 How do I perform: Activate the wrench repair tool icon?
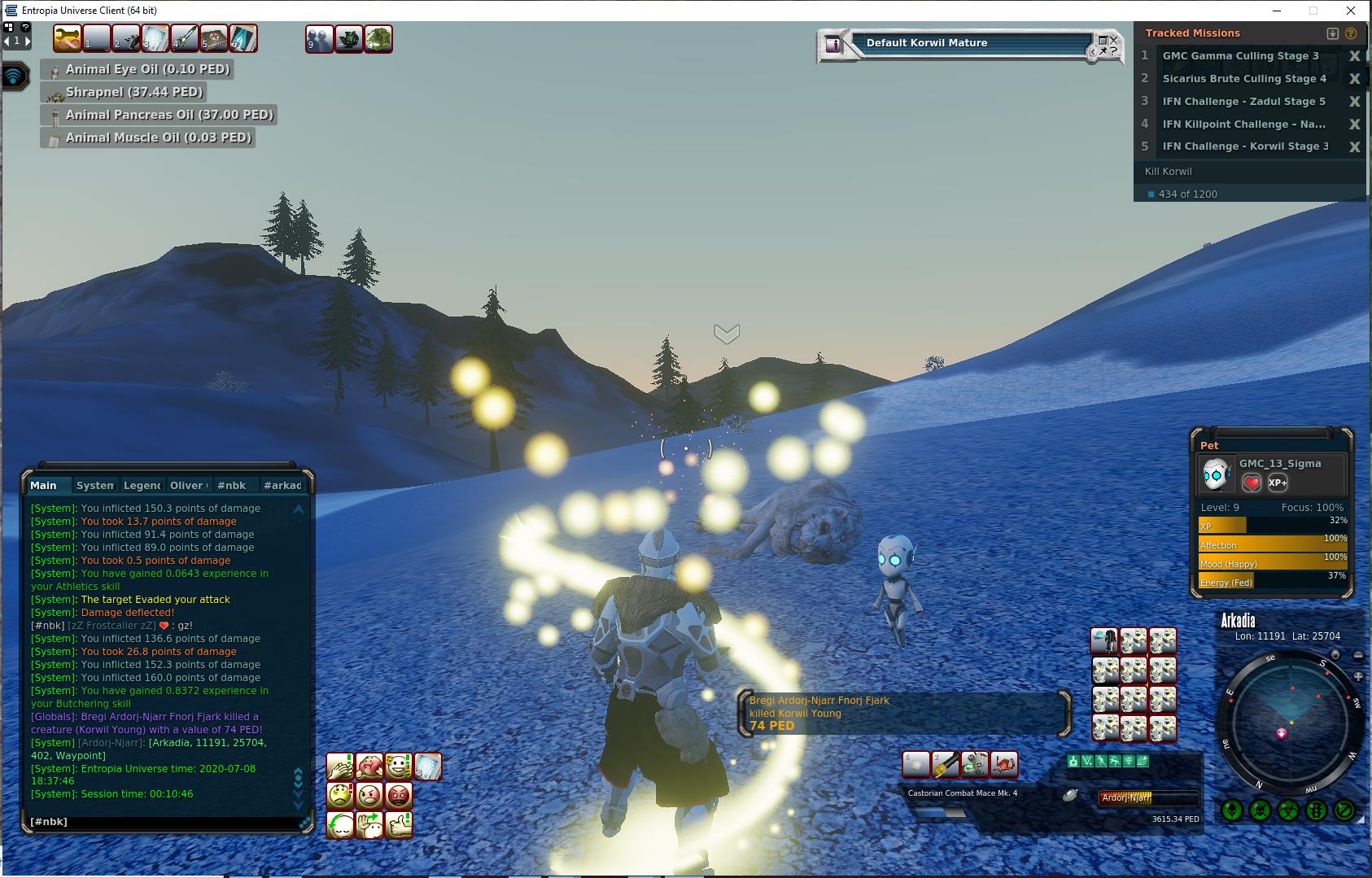68,38
